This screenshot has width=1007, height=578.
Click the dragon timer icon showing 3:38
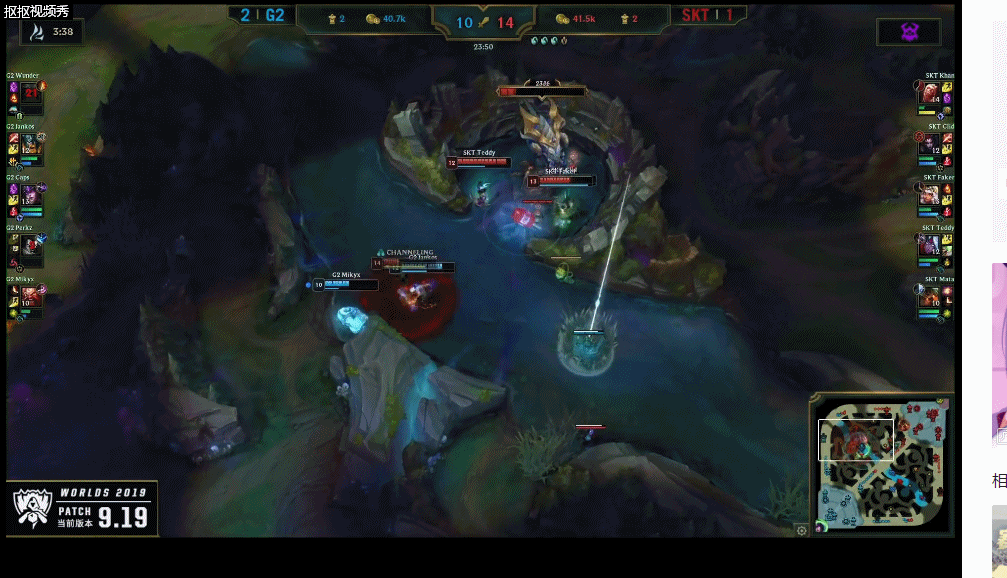click(36, 32)
